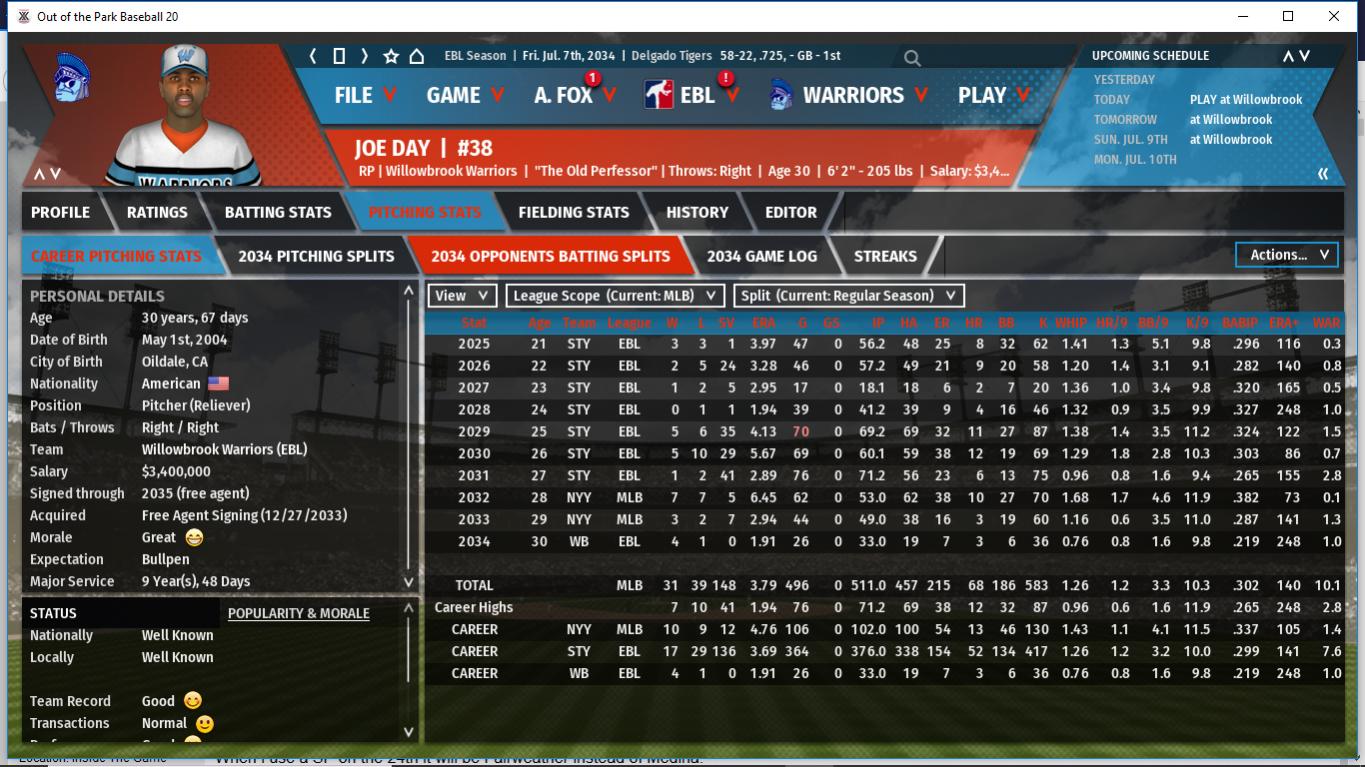Switch to the RATINGS tab
Image resolution: width=1365 pixels, height=767 pixels.
(x=157, y=212)
